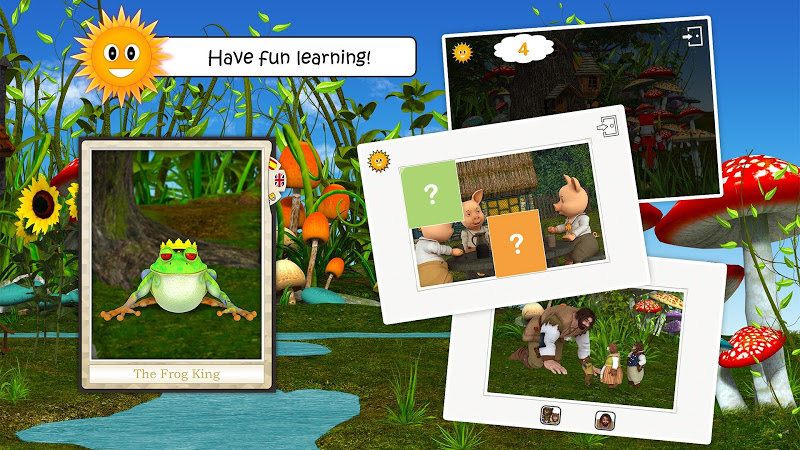Reveal the green question mark tile

(431, 194)
